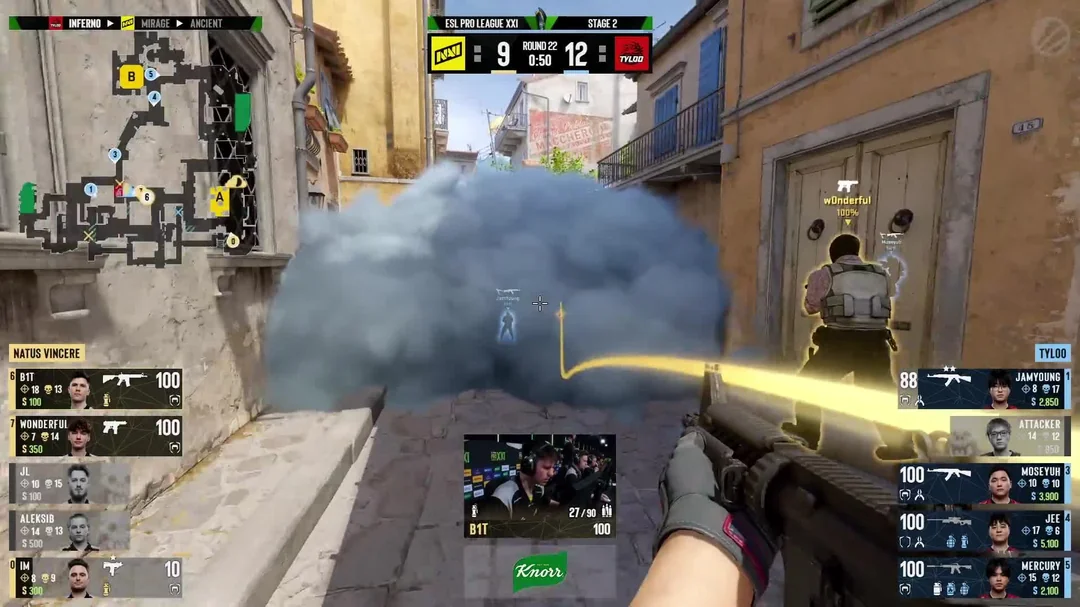Choose JL's player row

pyautogui.click(x=70, y=482)
